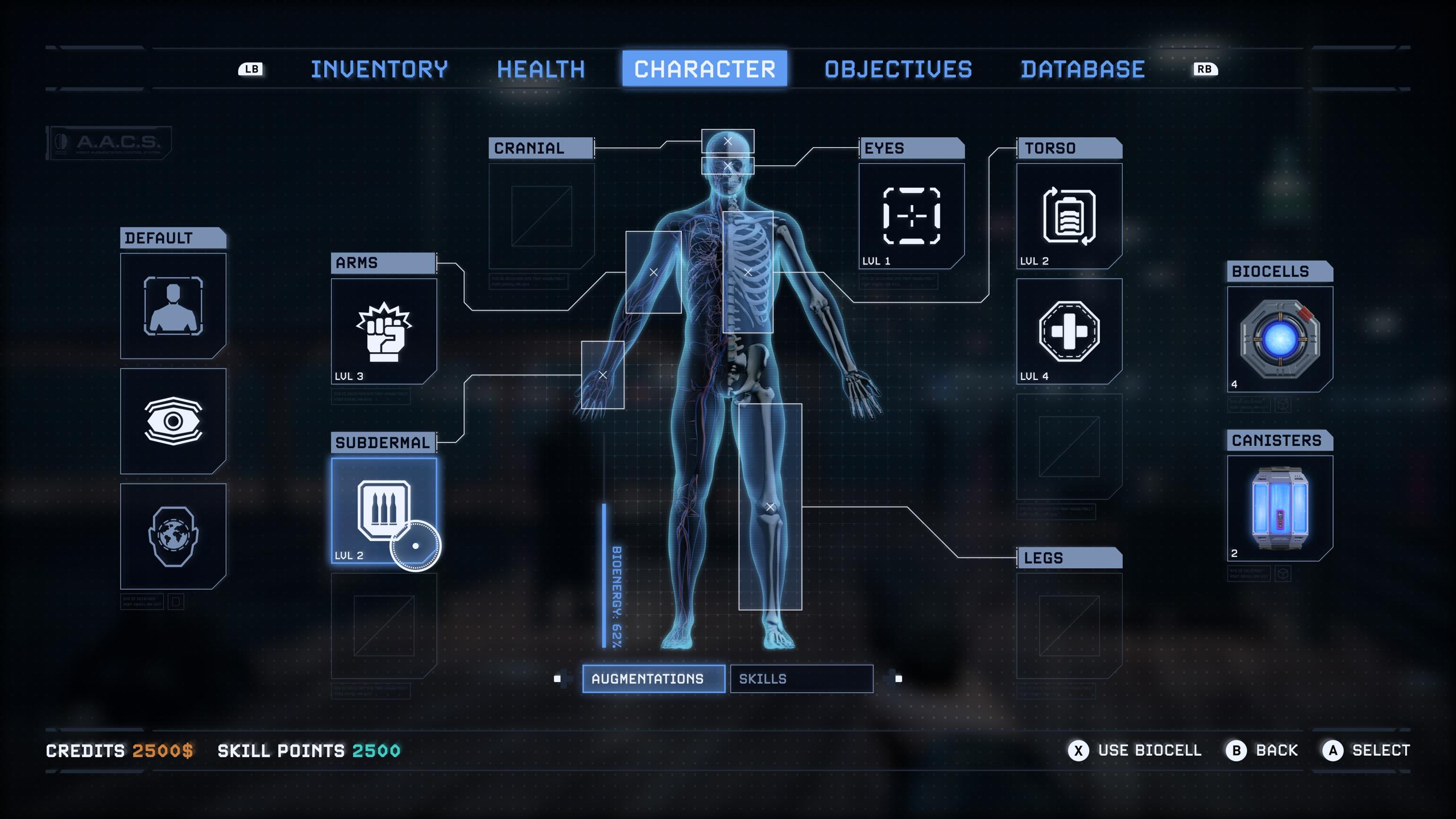
Task: Select the Character tab
Action: pos(704,69)
